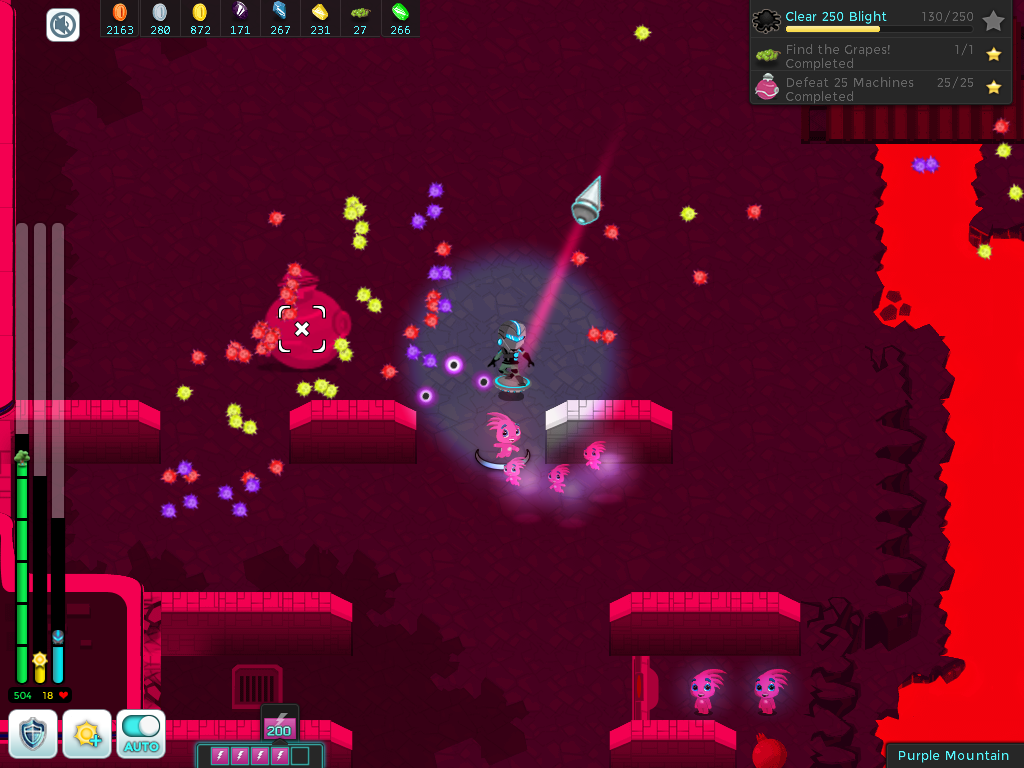Switch the AUTO toggle off
Screen dimensions: 1024x768
click(141, 733)
